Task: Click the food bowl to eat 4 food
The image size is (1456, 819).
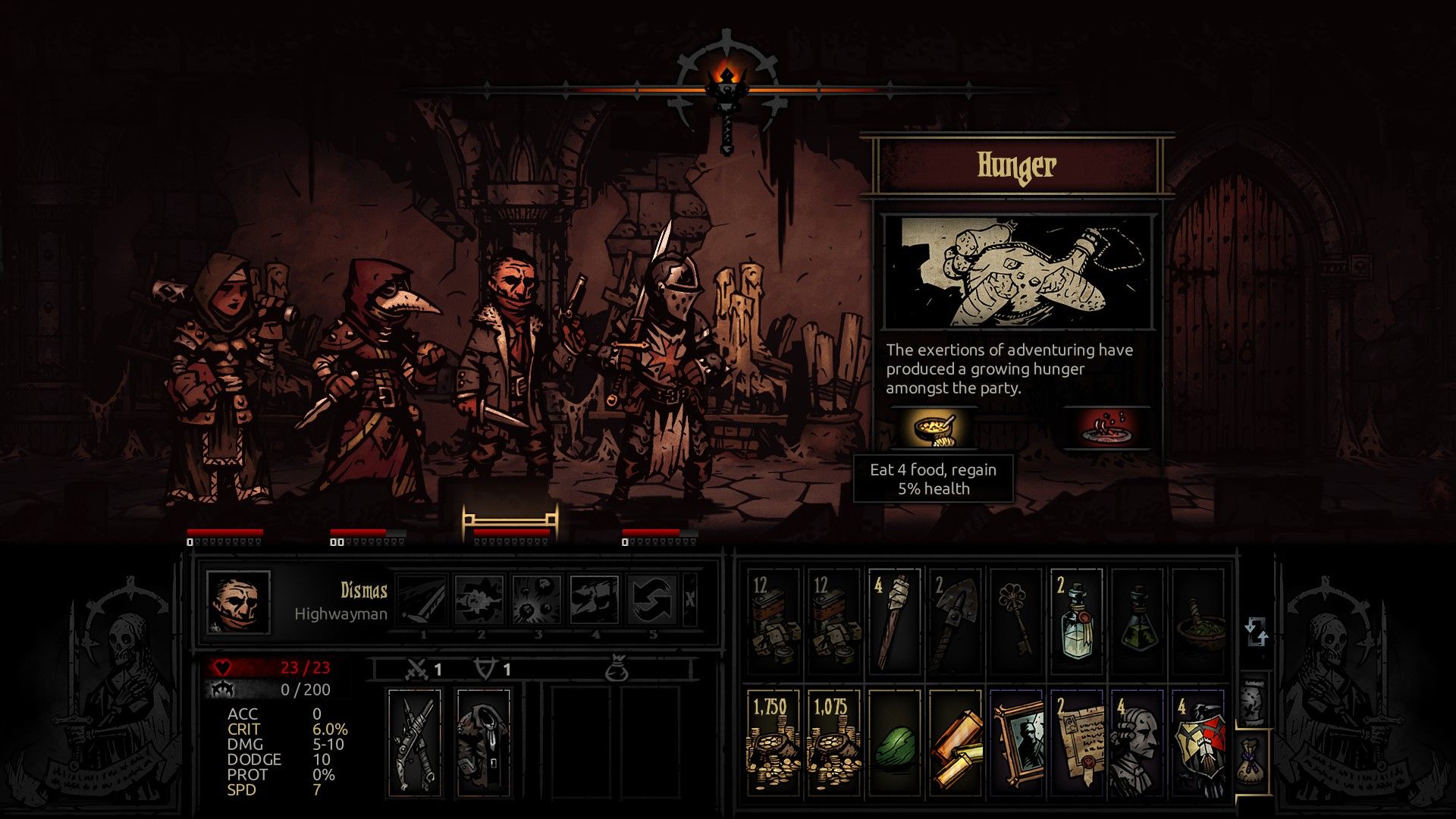Action: pos(933,428)
